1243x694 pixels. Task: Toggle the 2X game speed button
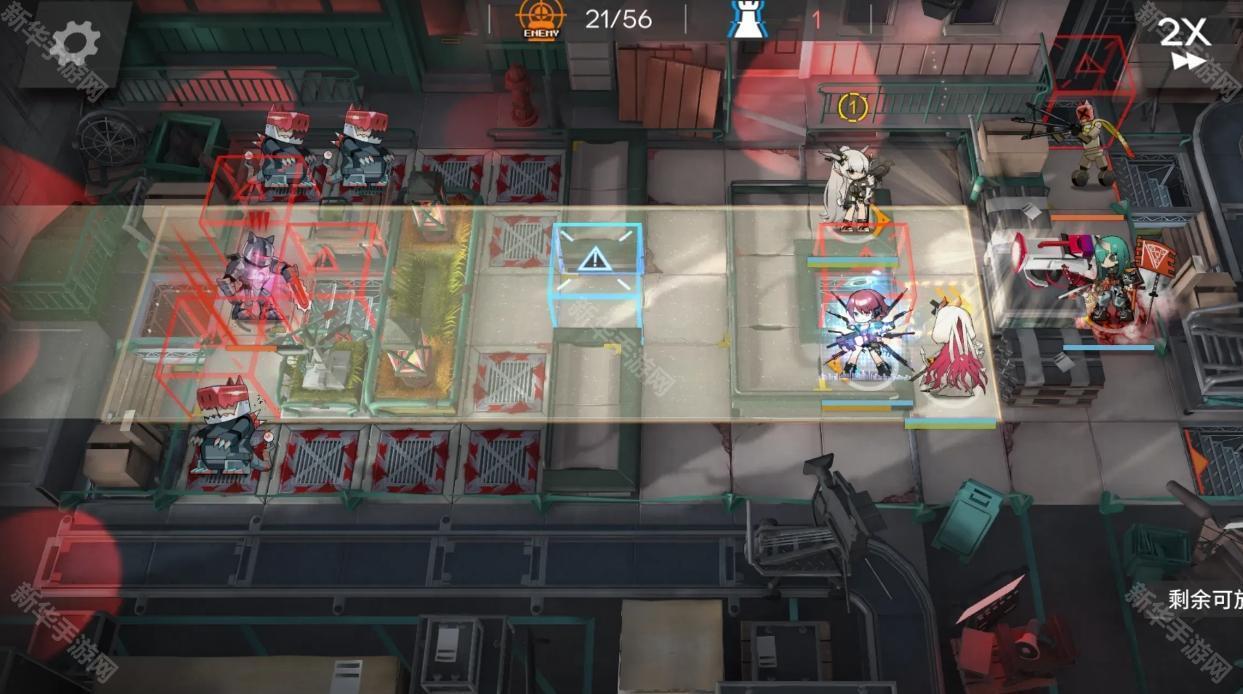click(x=1185, y=44)
